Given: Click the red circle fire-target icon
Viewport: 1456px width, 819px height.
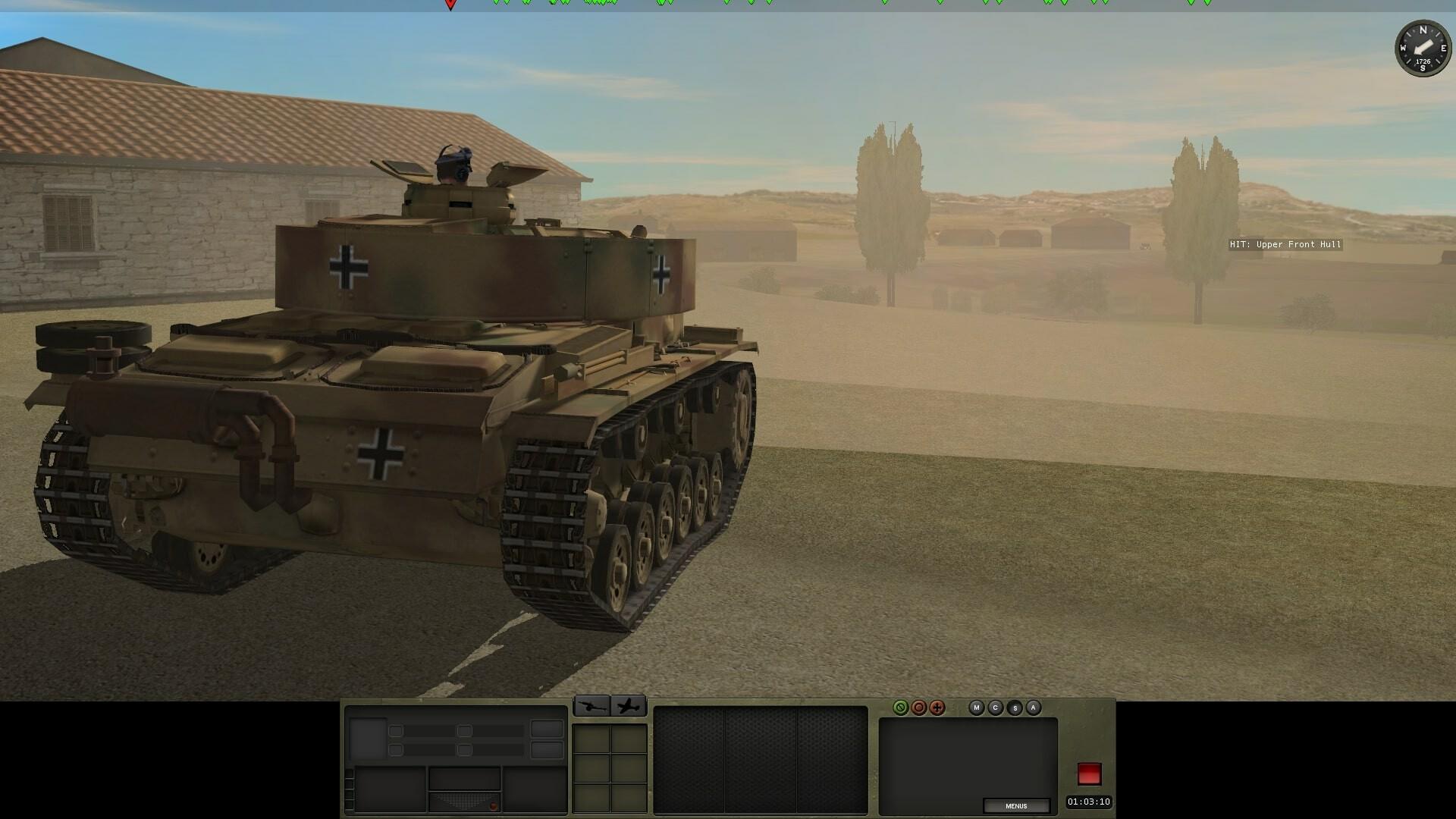Looking at the screenshot, I should click(x=919, y=708).
